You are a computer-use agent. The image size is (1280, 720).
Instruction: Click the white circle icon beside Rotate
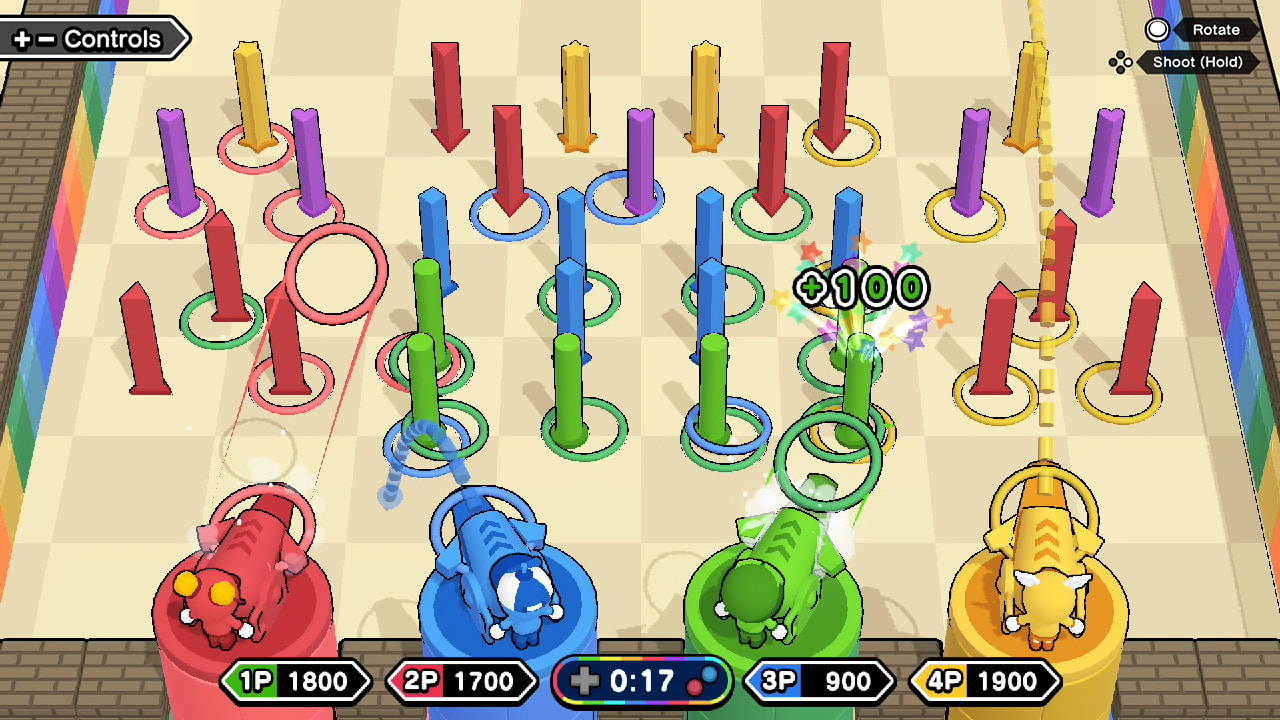[1158, 30]
